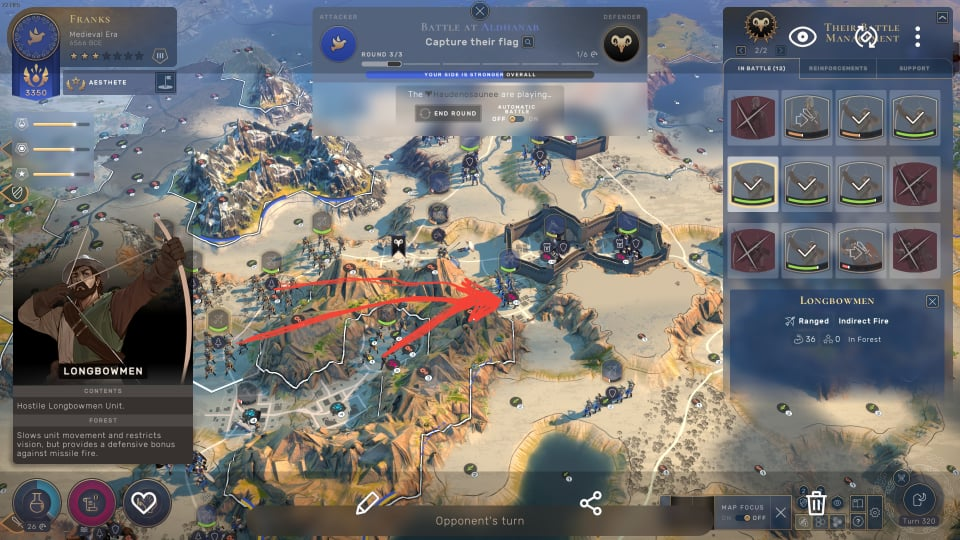This screenshot has width=960, height=540.
Task: Open the help question mark button
Action: 857,522
